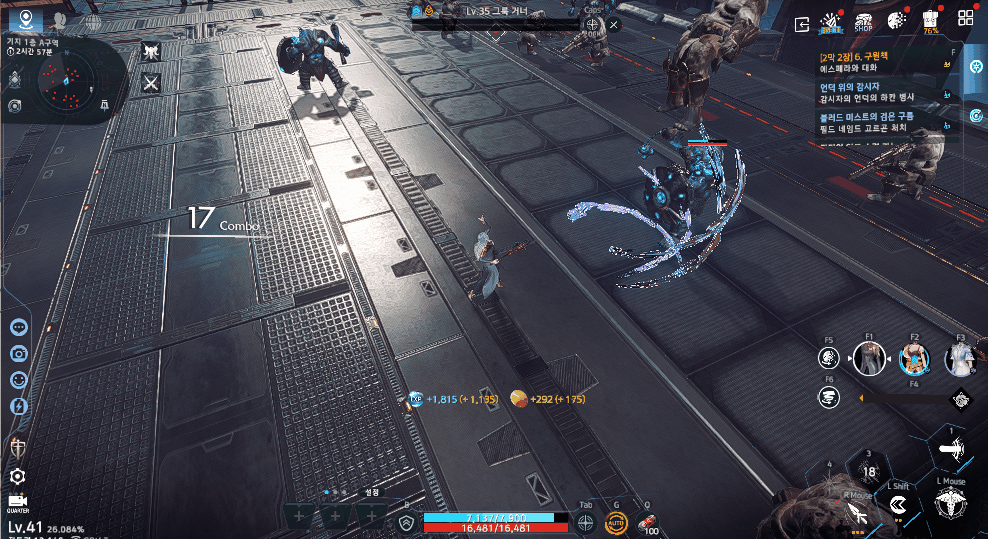This screenshot has width=988, height=539.
Task: Open the gear settings icon
Action: 17,476
